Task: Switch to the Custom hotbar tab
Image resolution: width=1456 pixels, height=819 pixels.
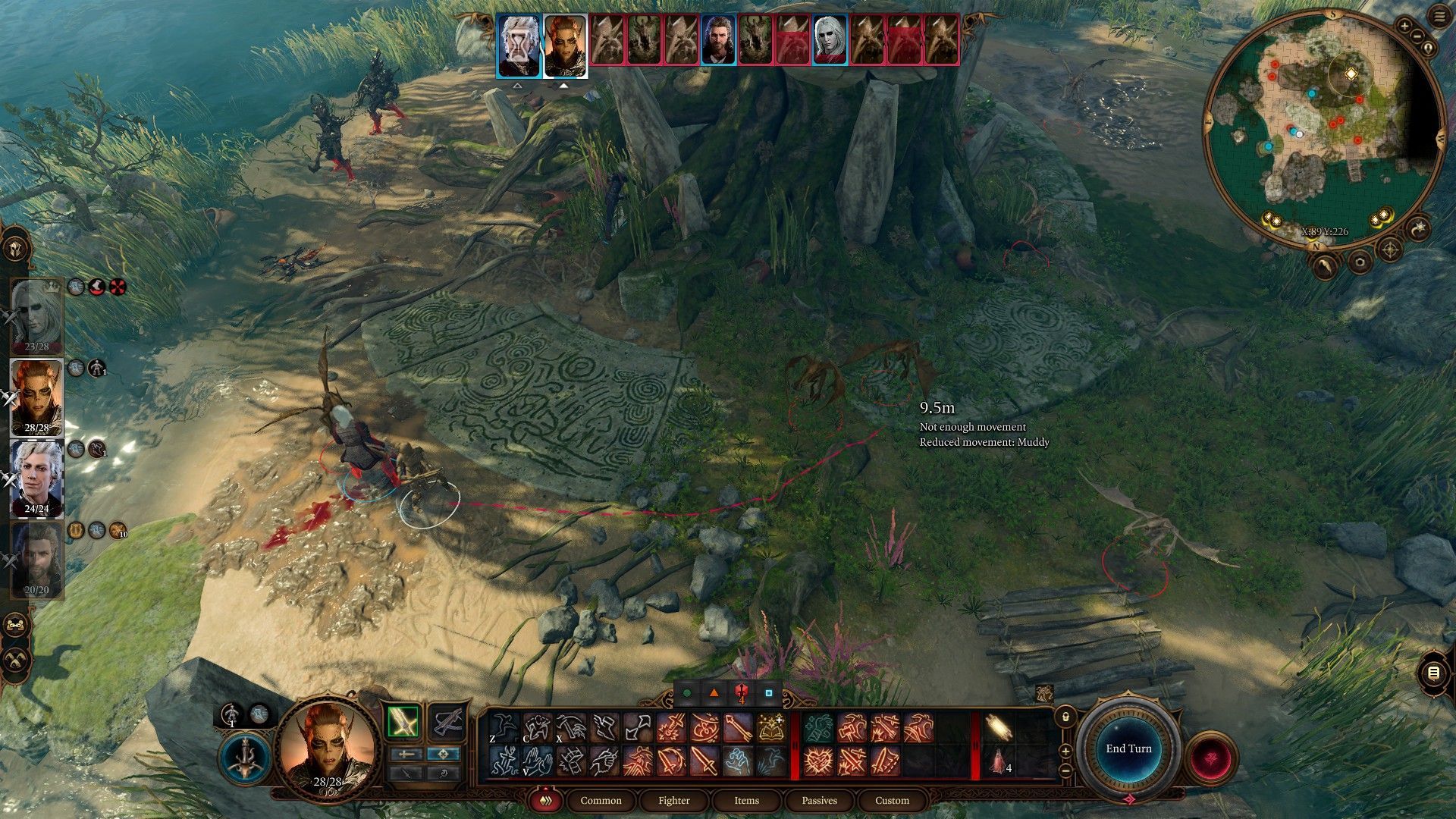Action: [x=892, y=800]
